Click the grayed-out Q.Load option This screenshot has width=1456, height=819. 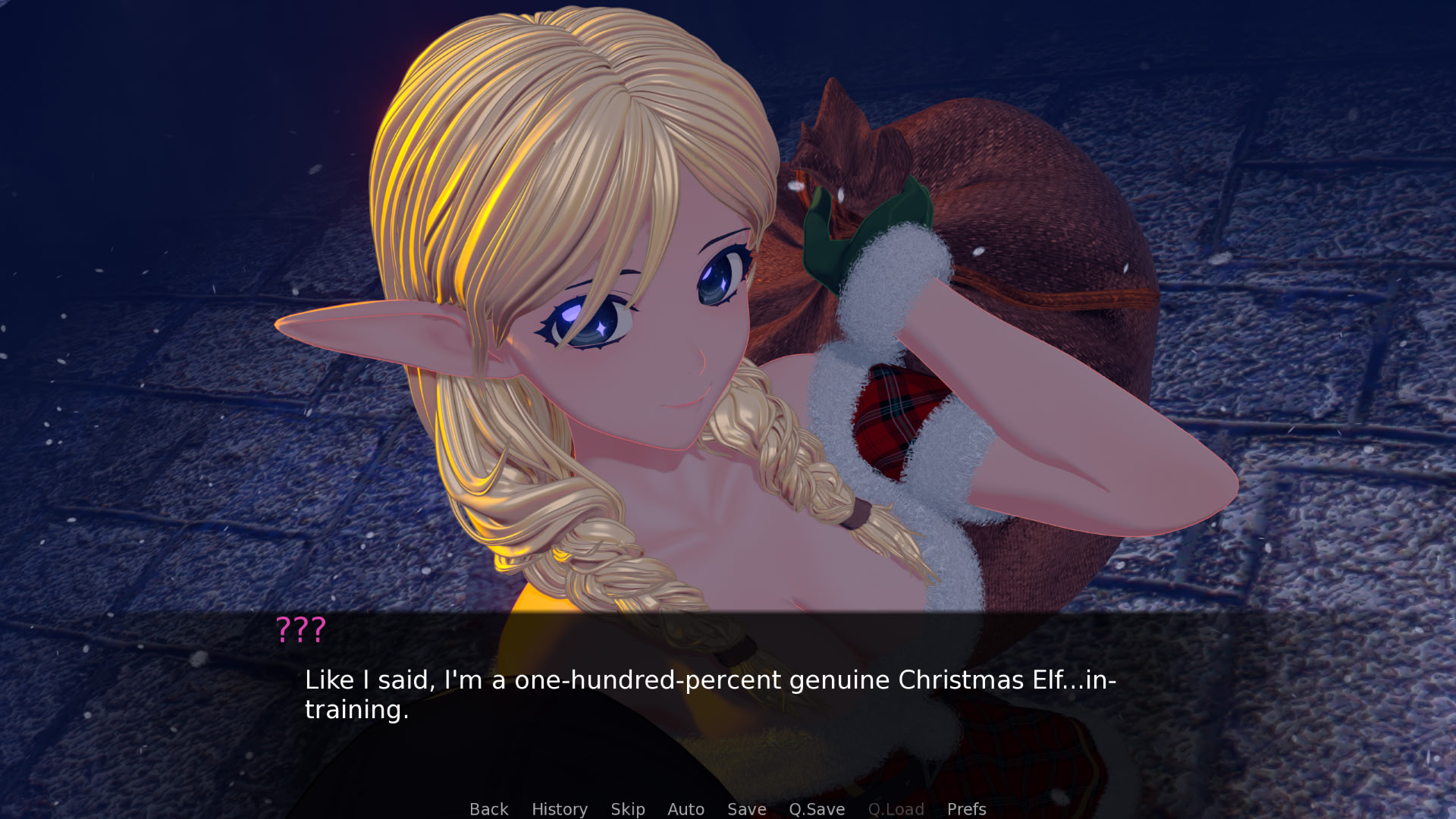[x=896, y=808]
